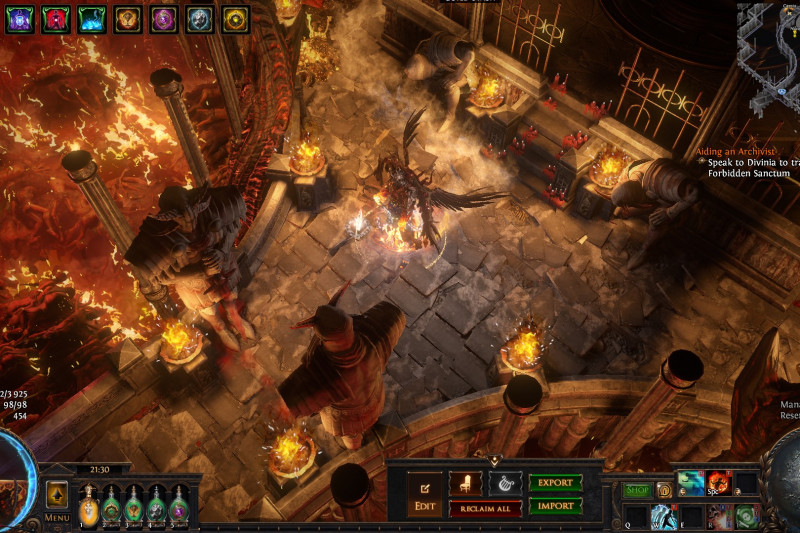Activate the skill bound to W
The image size is (800, 533).
tap(664, 517)
